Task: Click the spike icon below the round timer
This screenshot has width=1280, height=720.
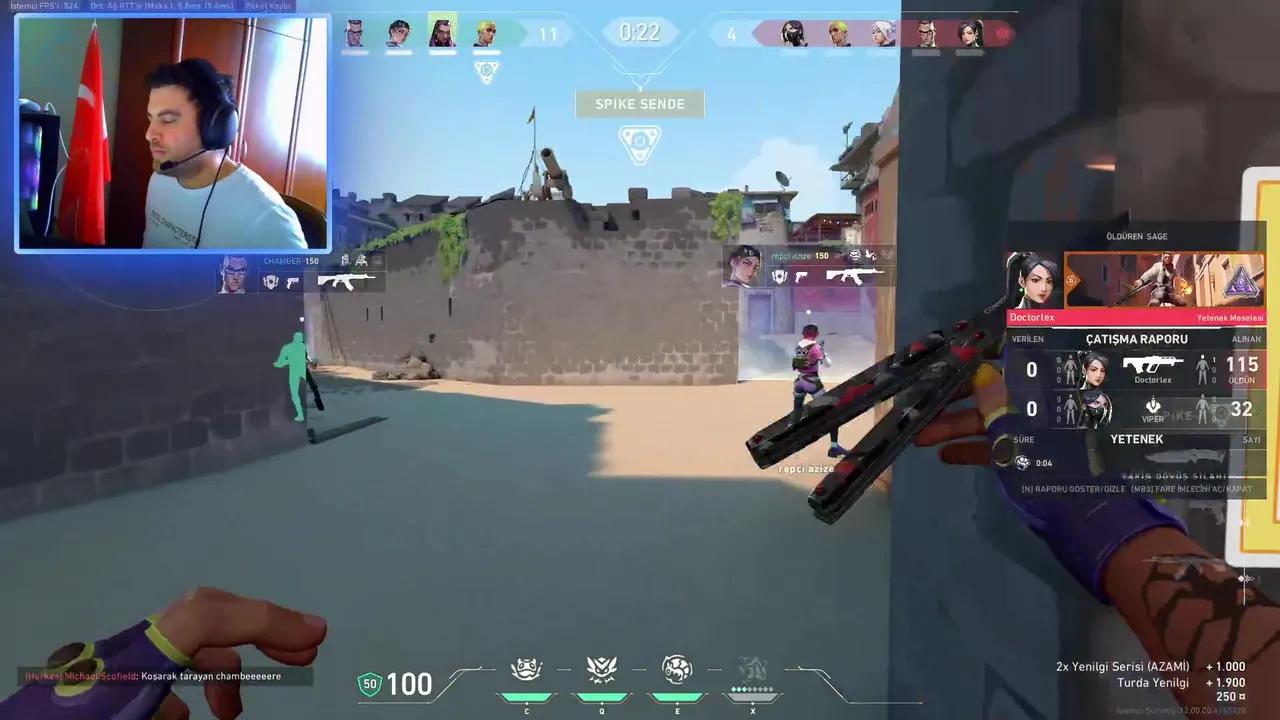Action: click(640, 143)
